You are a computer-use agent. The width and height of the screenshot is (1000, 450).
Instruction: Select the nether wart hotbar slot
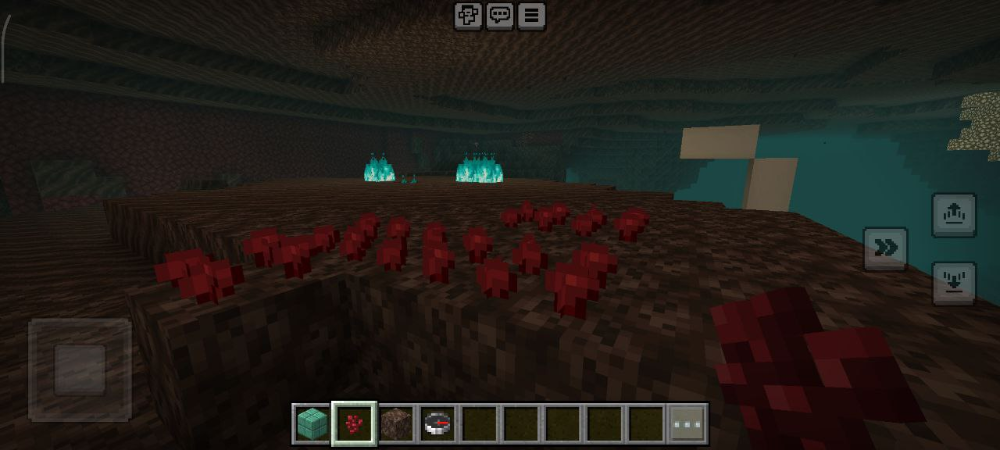tap(354, 423)
